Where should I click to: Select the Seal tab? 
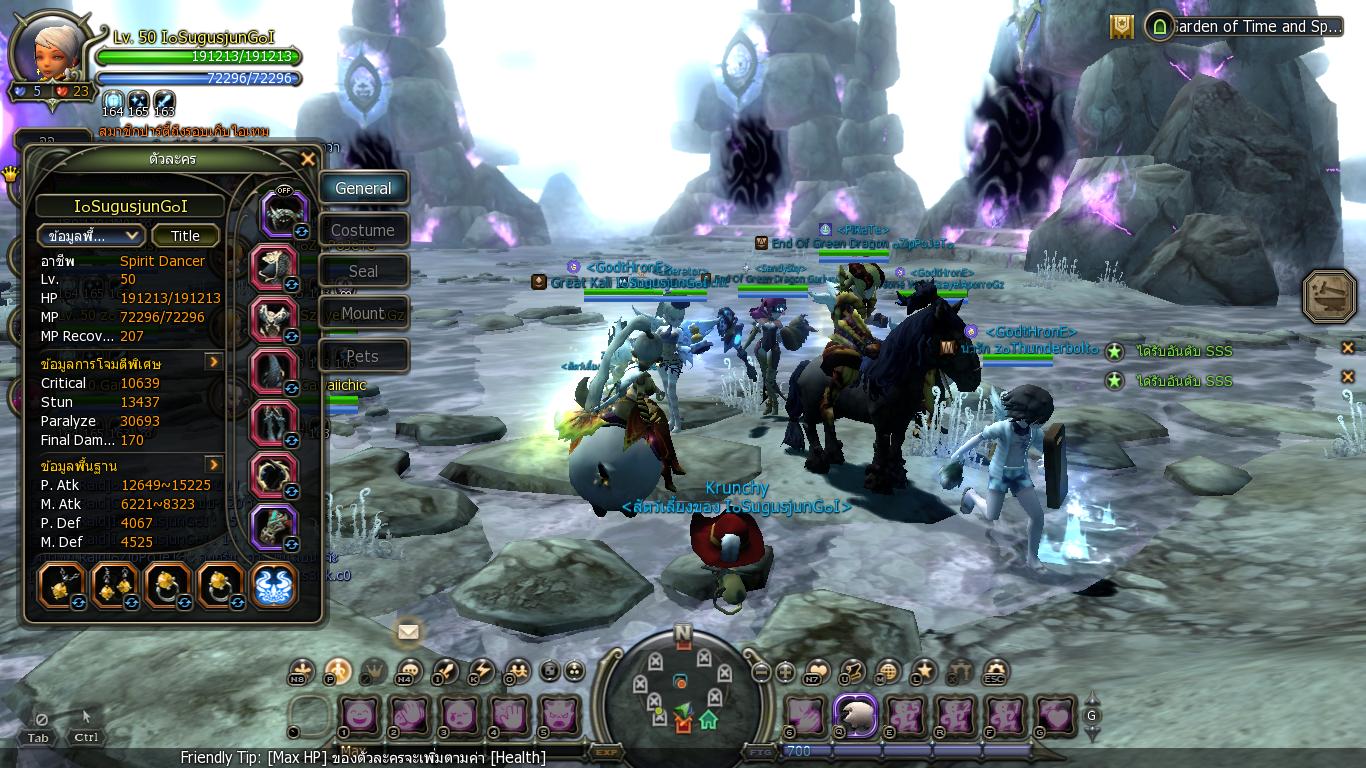pyautogui.click(x=363, y=271)
